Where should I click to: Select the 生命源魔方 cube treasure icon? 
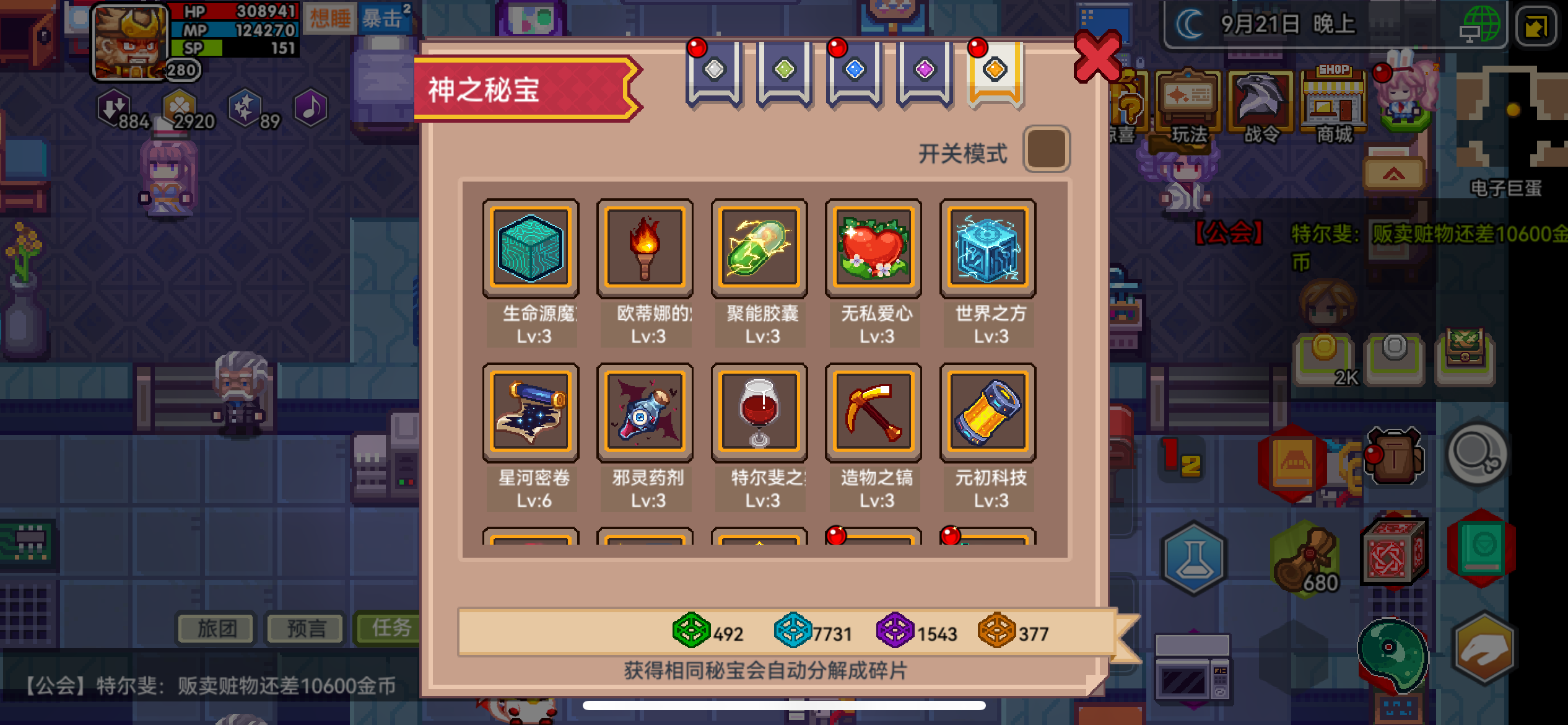(531, 247)
